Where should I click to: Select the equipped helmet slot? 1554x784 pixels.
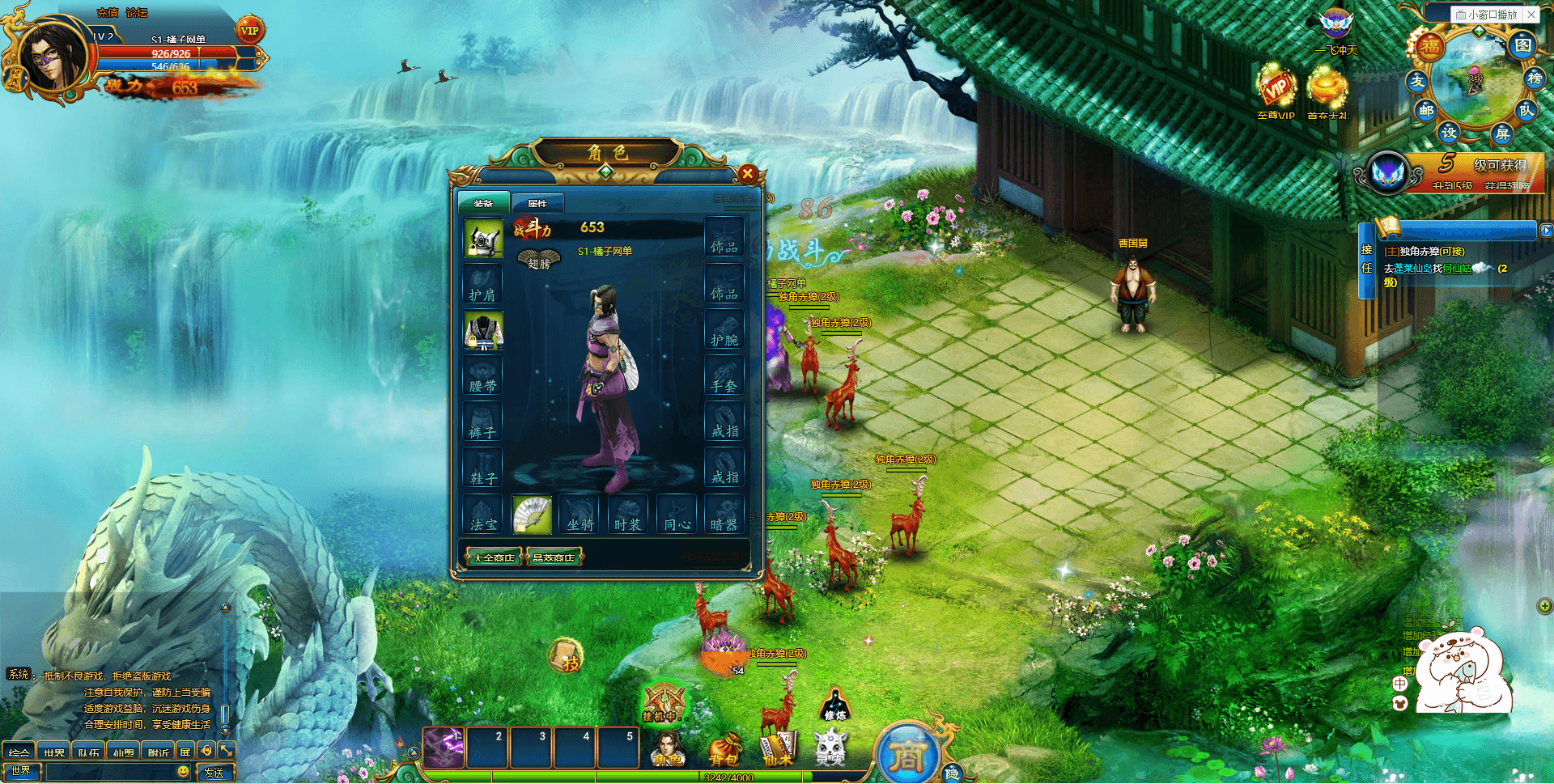tap(484, 239)
